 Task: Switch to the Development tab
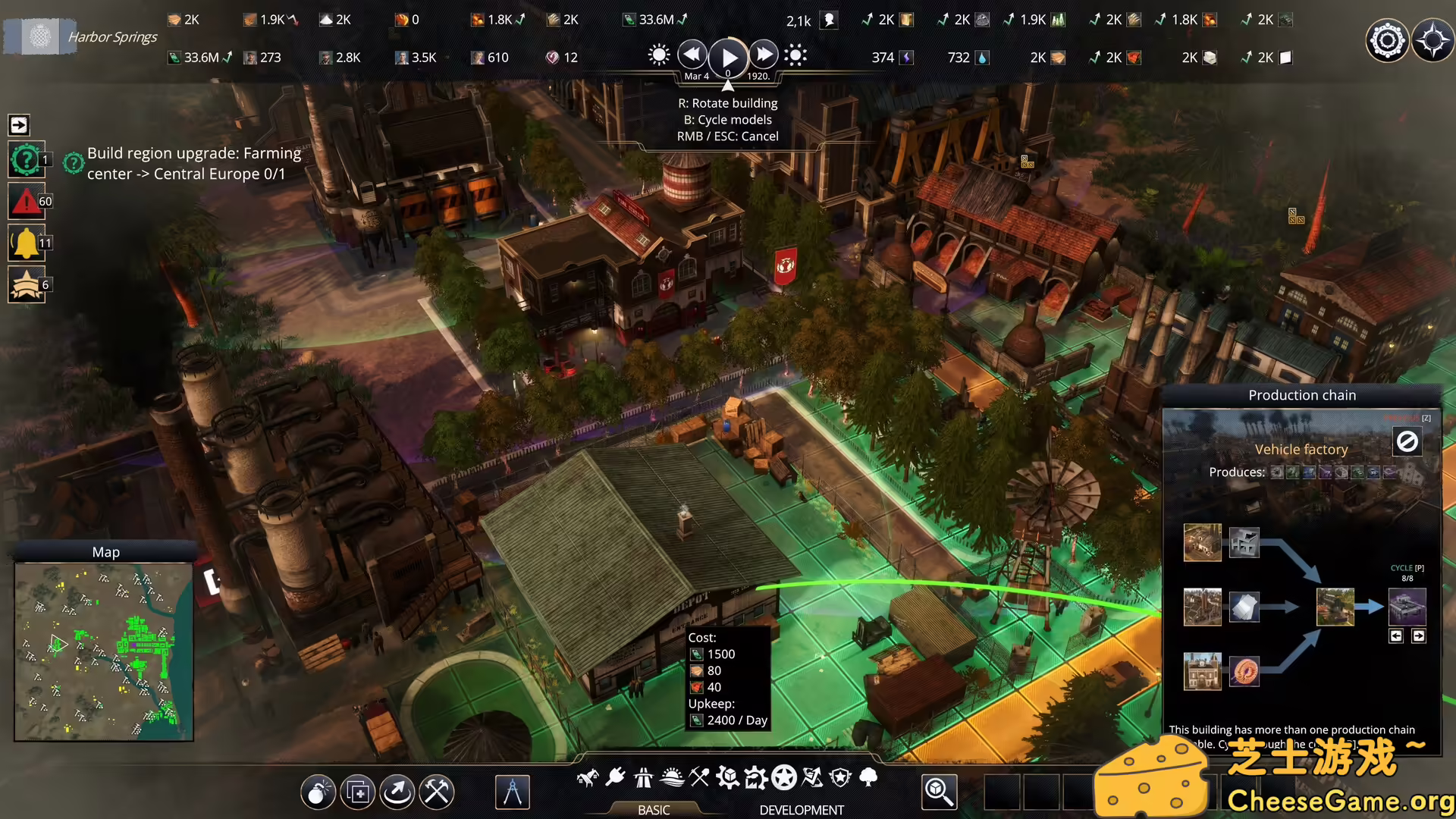[x=802, y=810]
